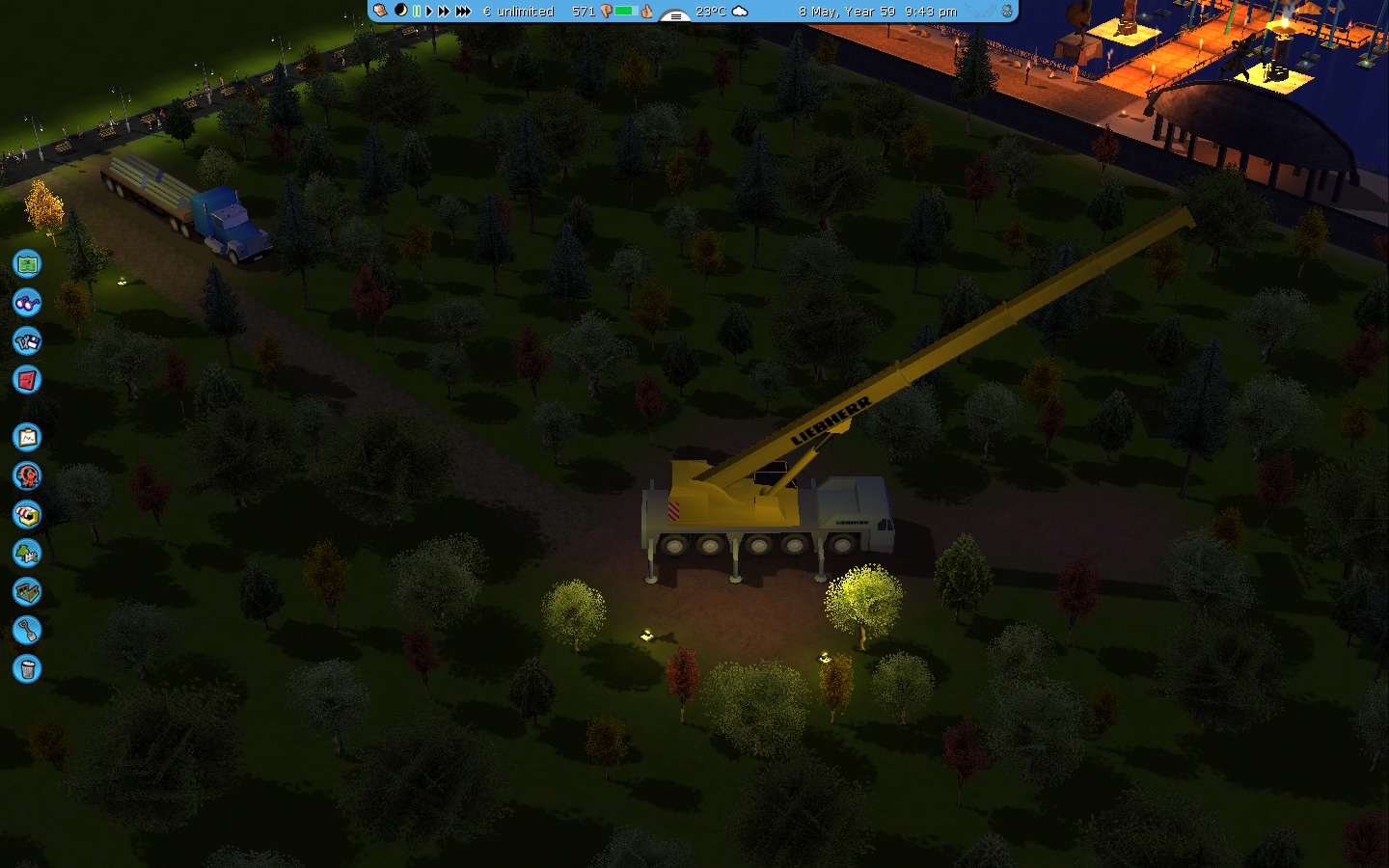Select the red door icon
The height and width of the screenshot is (868, 1389).
pyautogui.click(x=27, y=379)
